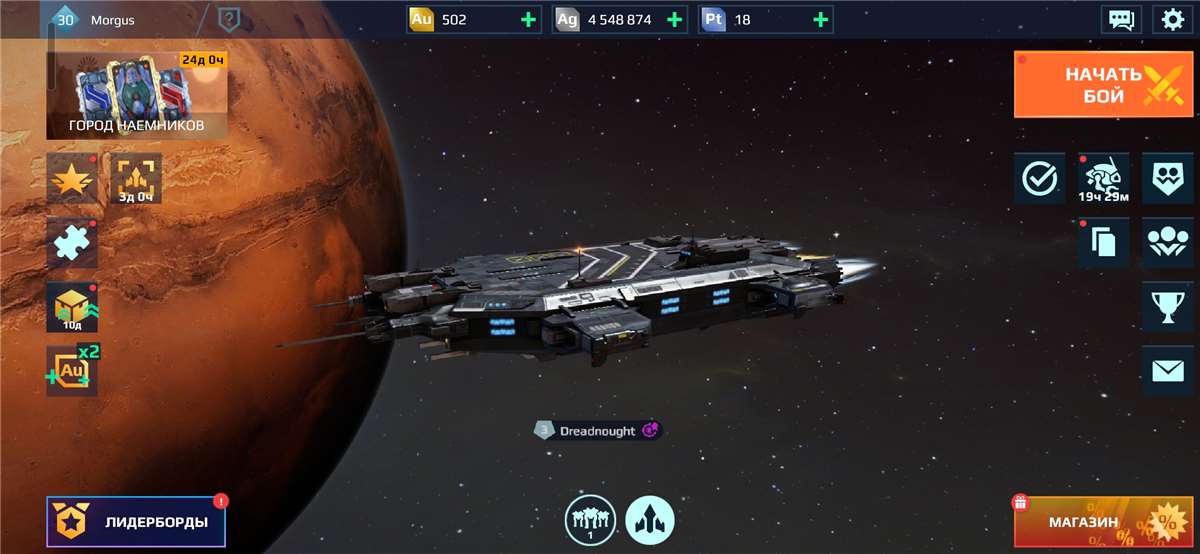The width and height of the screenshot is (1200, 554).
Task: Open the 10д crate offer
Action: pyautogui.click(x=72, y=307)
